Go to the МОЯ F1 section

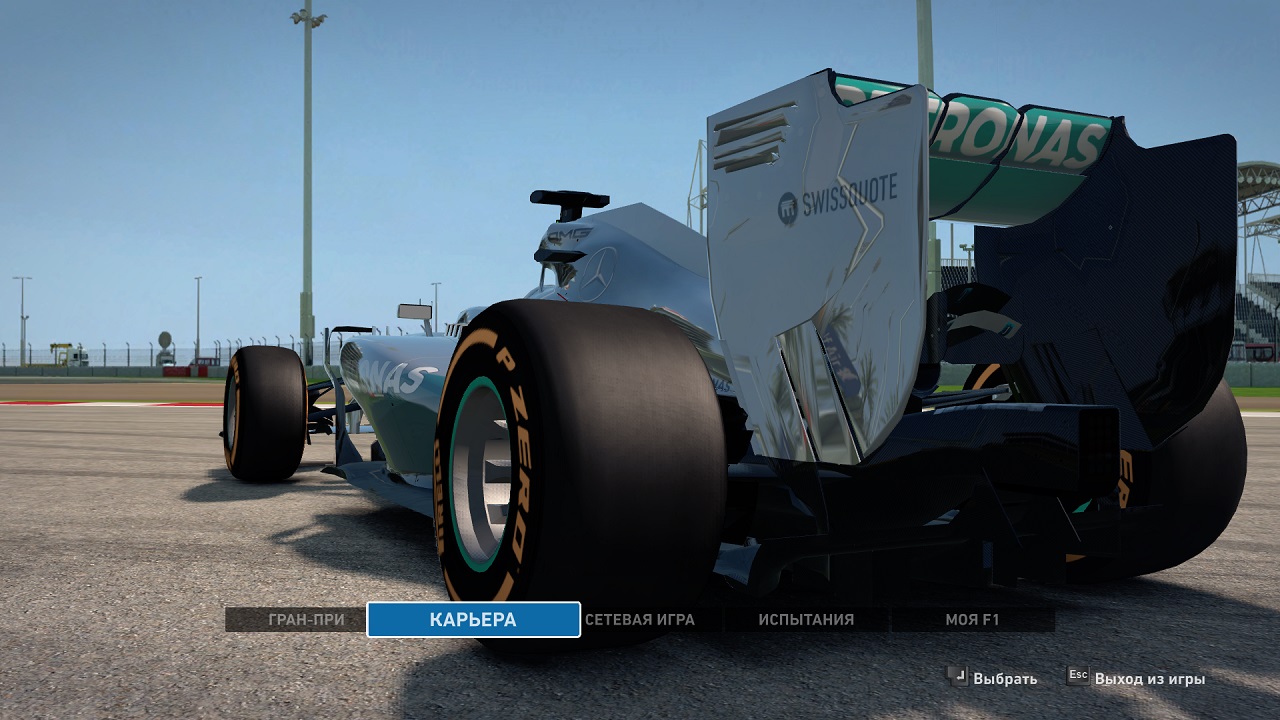[972, 620]
